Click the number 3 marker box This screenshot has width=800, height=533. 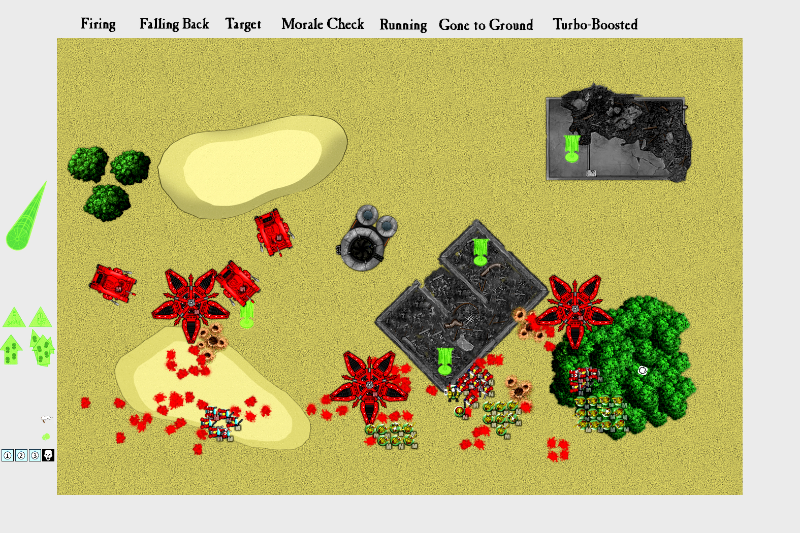(x=35, y=456)
